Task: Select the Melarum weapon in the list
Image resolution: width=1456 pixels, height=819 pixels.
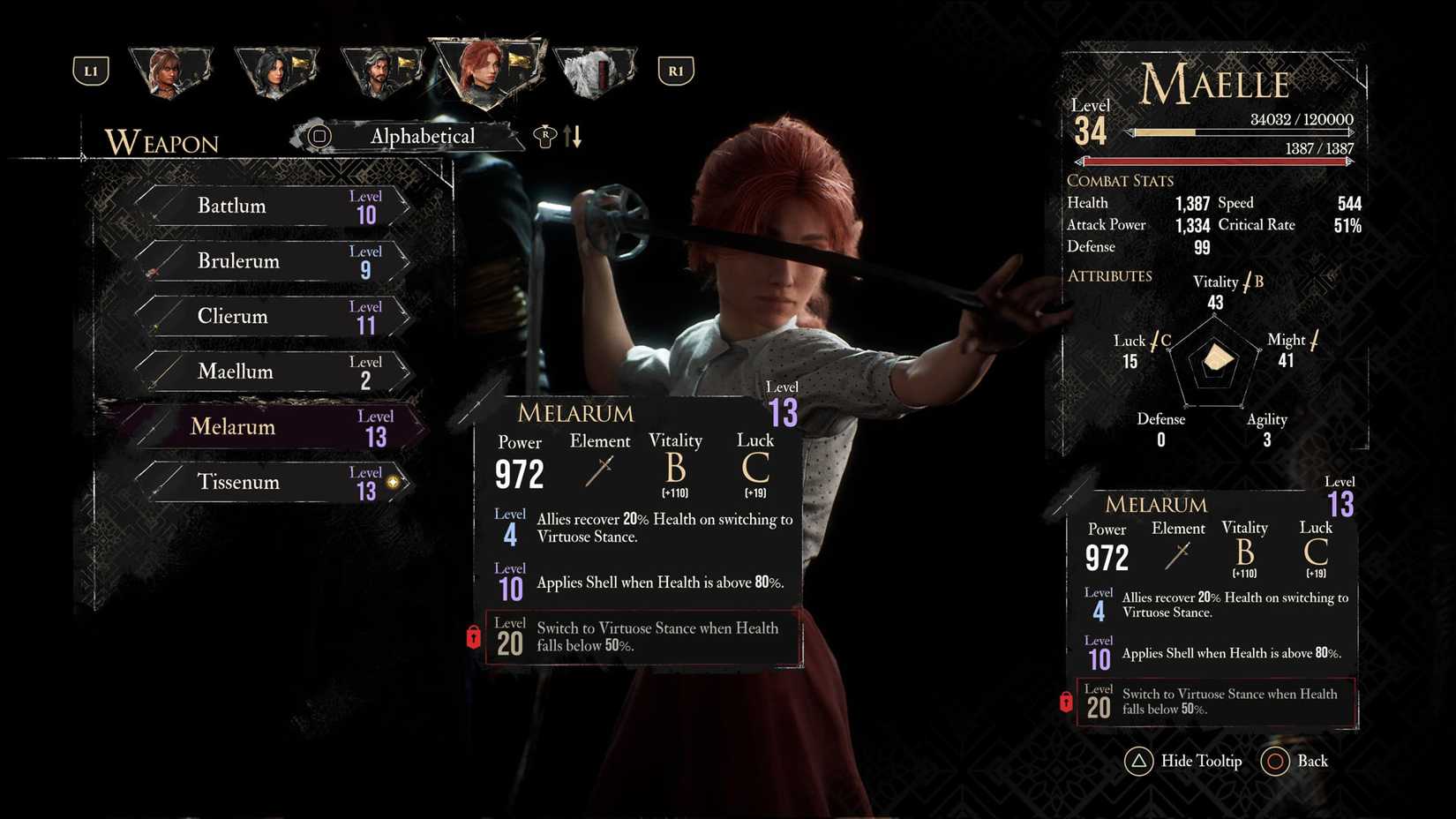Action: (265, 426)
